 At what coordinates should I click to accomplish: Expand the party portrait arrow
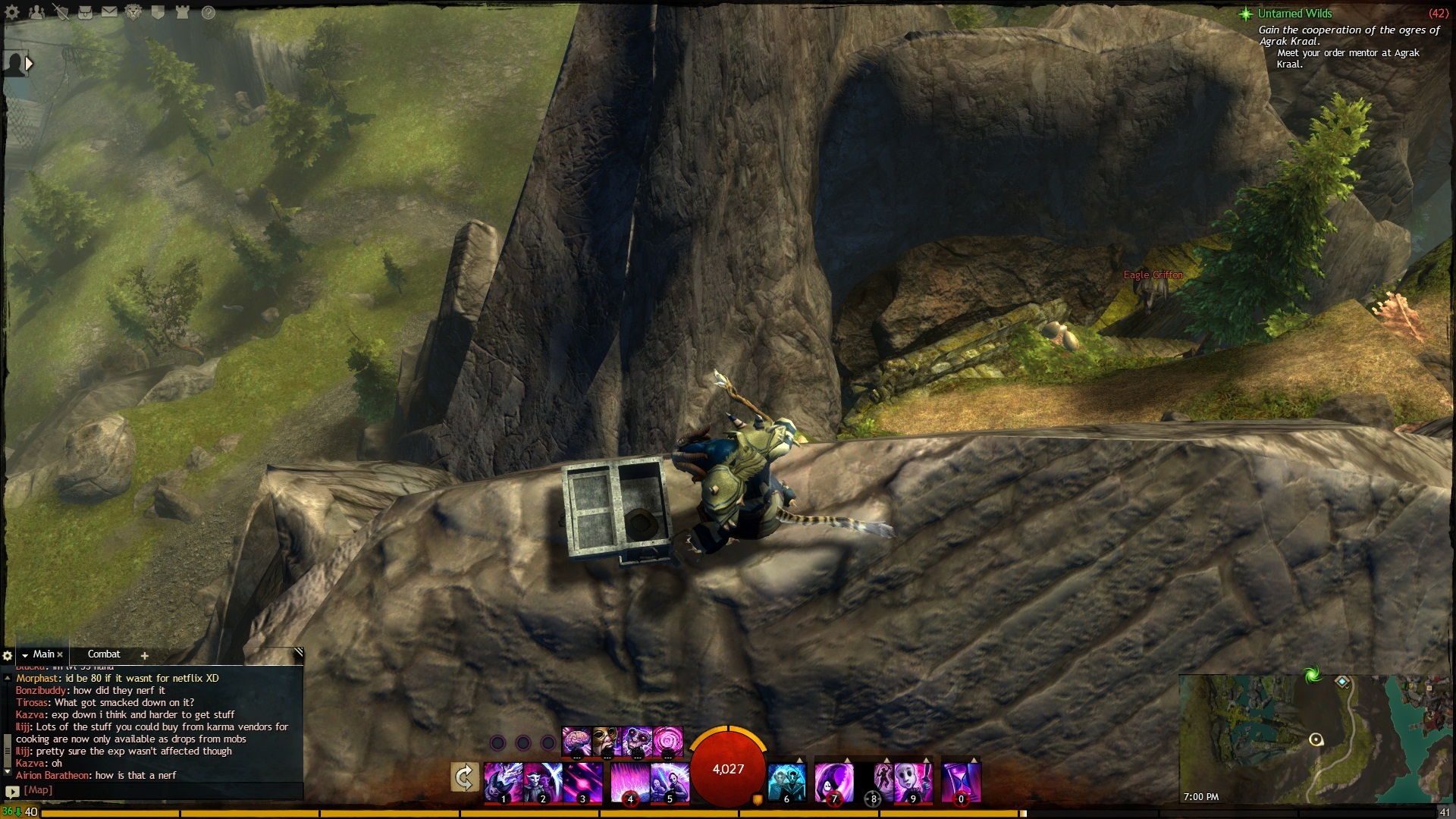point(29,64)
